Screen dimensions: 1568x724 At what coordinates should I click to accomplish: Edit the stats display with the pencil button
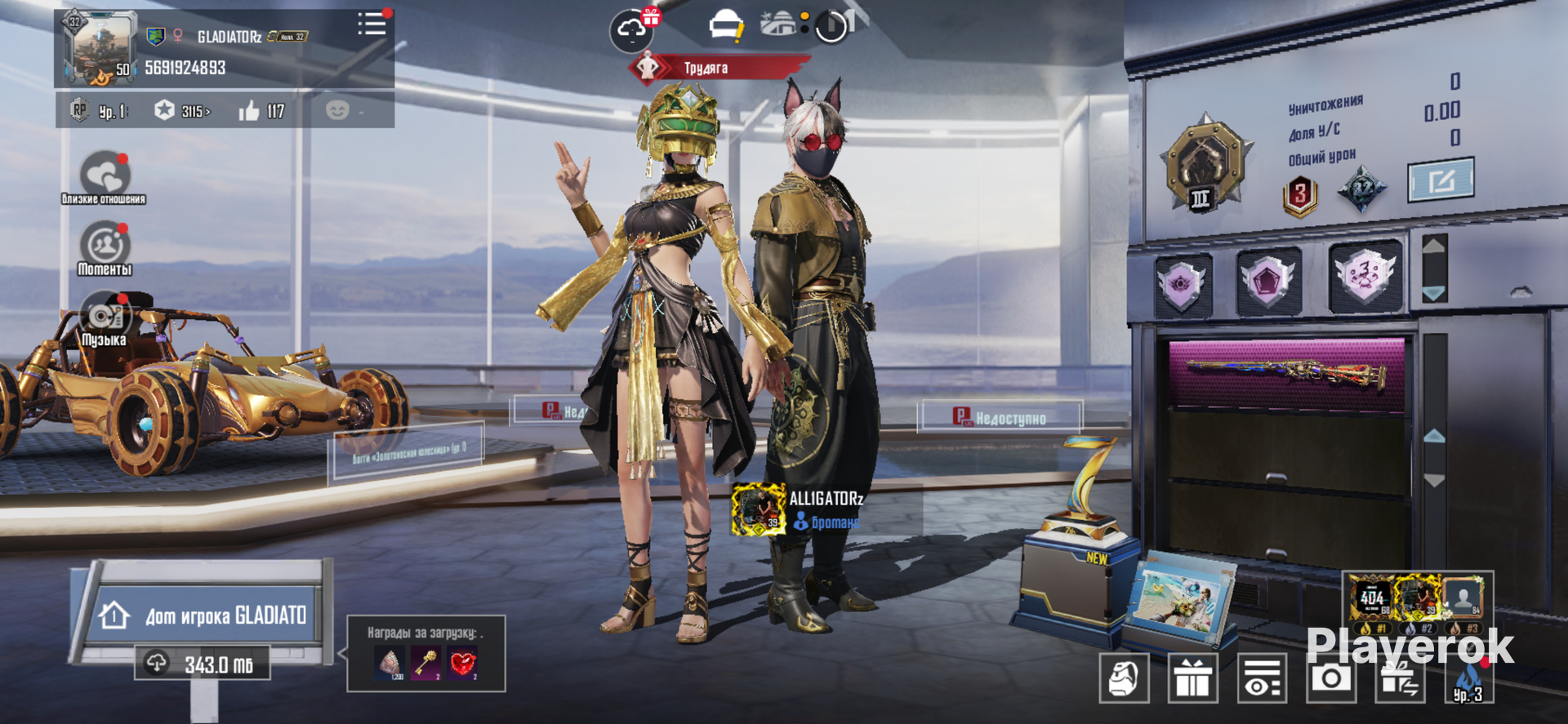1441,179
